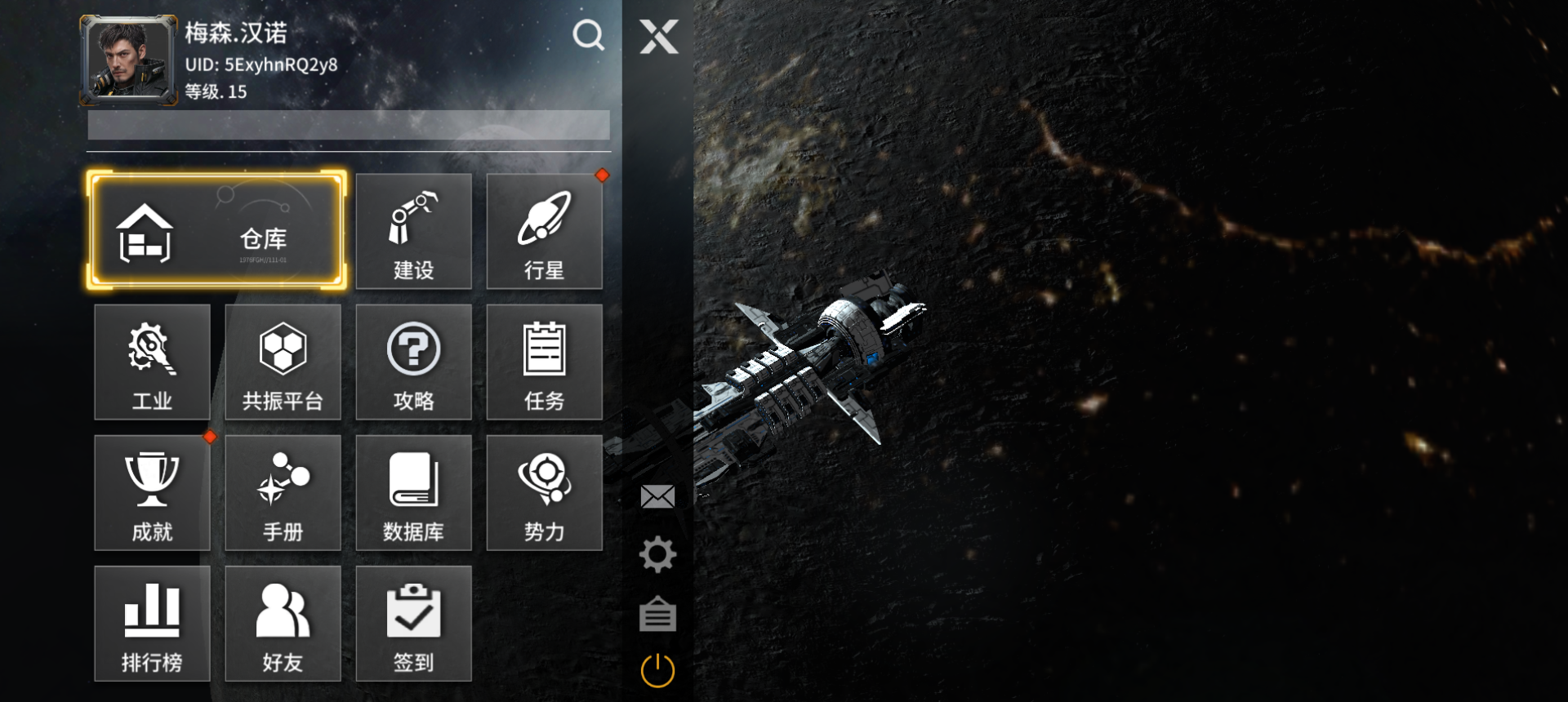Go to the 工业 industry screen
Image resolution: width=1568 pixels, height=702 pixels.
[152, 362]
